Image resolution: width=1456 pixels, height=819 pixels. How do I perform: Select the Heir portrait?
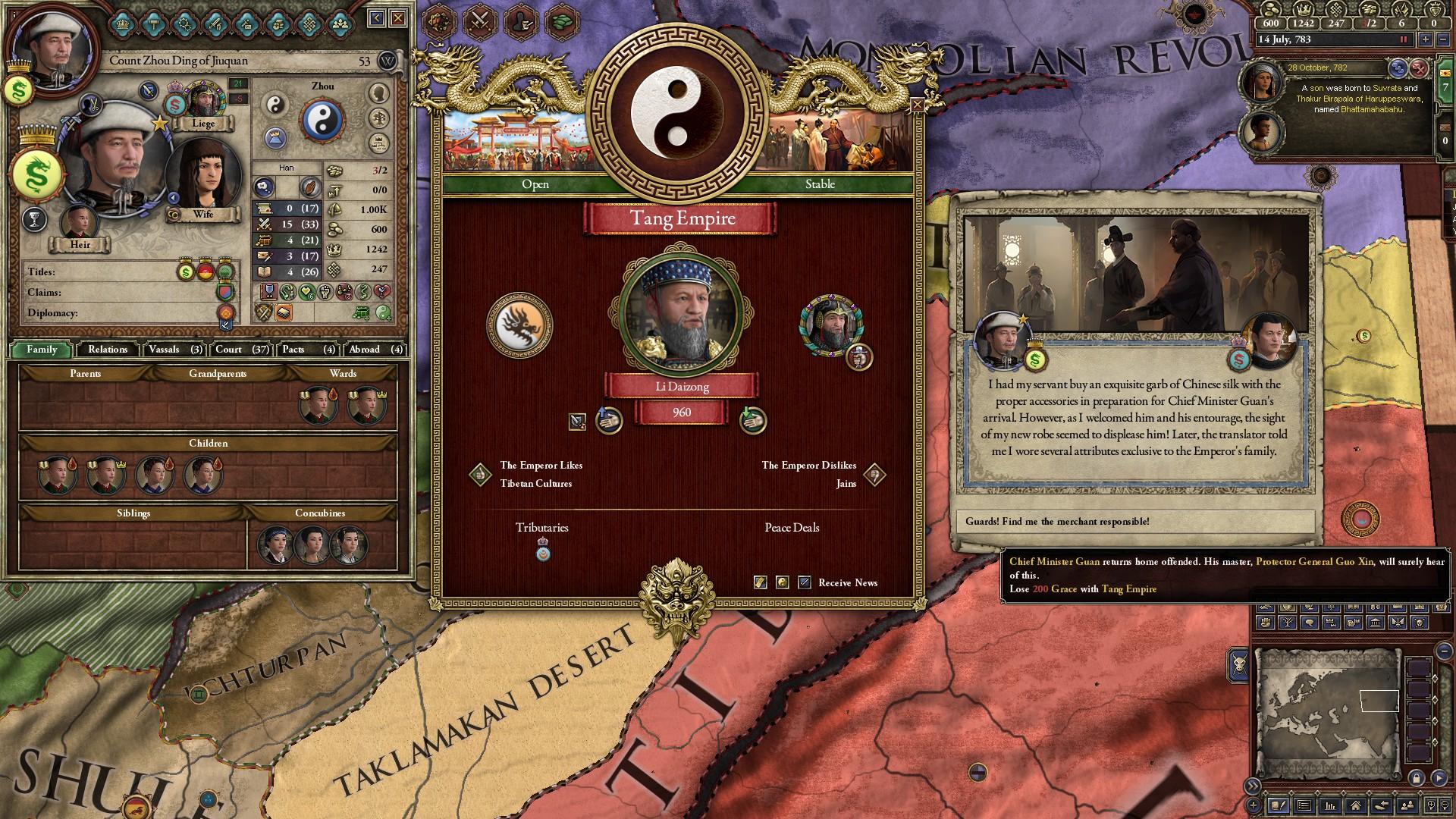(x=79, y=223)
